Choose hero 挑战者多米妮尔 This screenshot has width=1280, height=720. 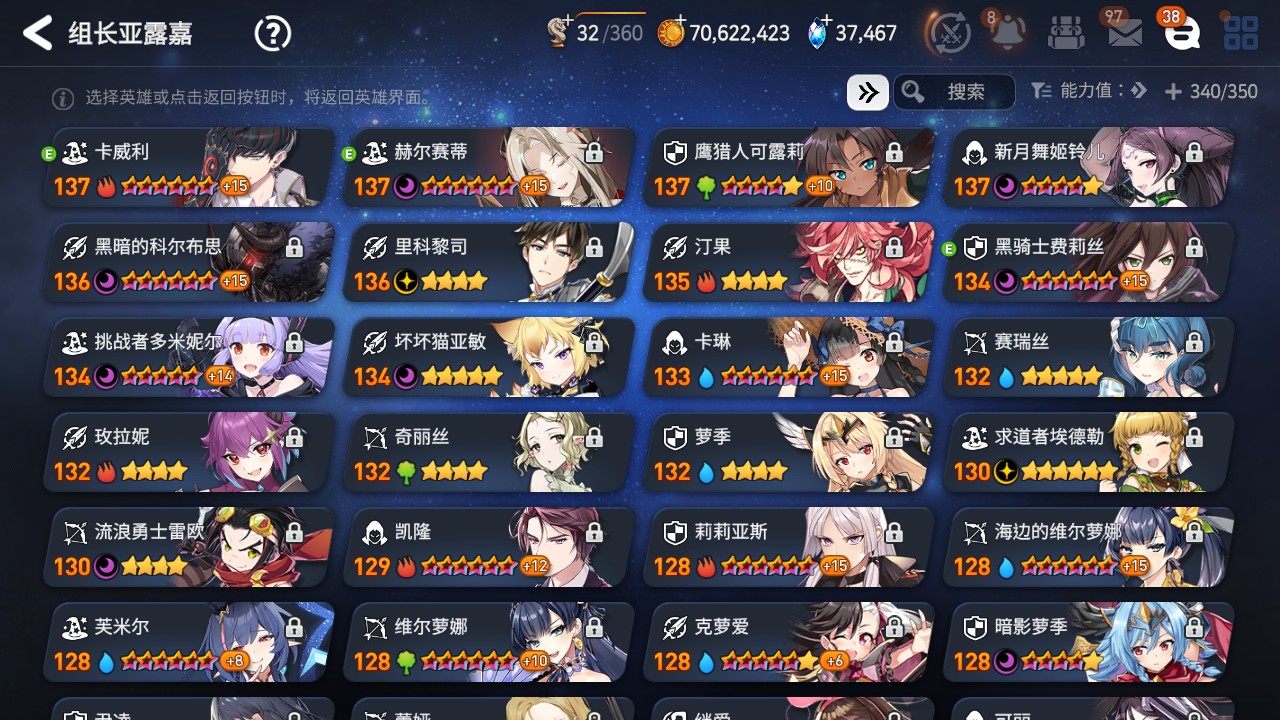coord(190,357)
